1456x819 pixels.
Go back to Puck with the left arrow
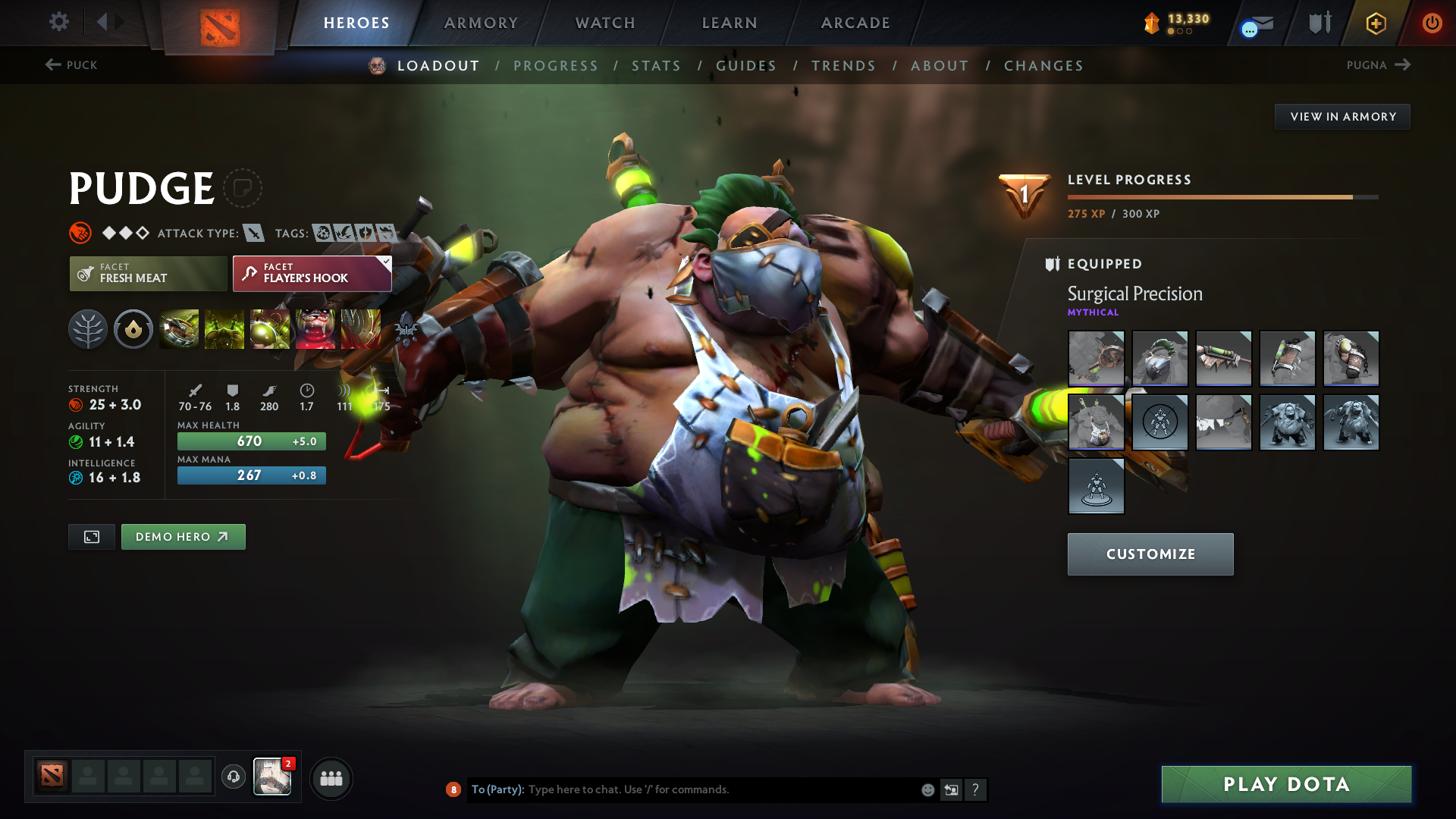52,65
